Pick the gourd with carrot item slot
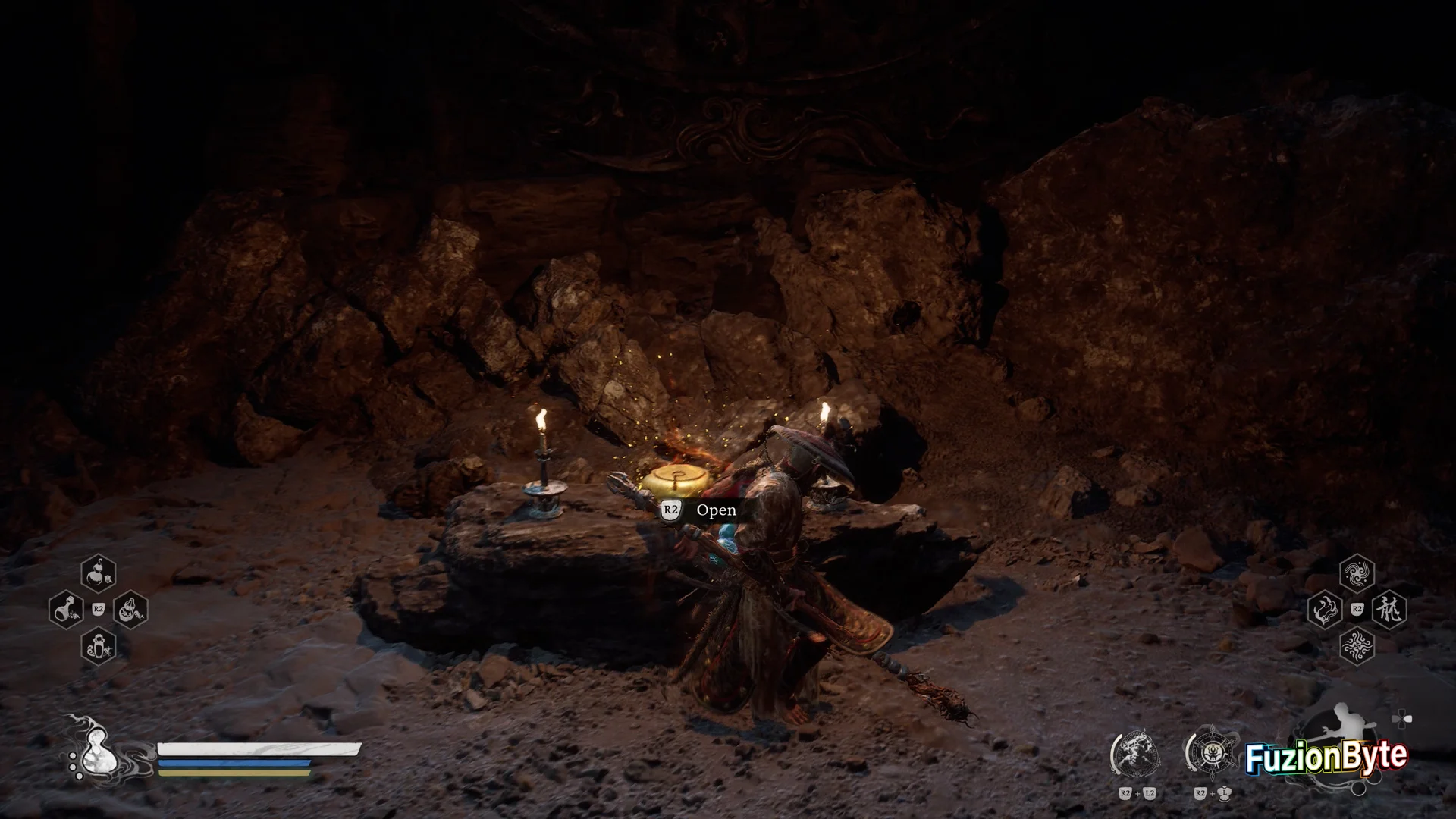Image resolution: width=1456 pixels, height=819 pixels. click(130, 610)
